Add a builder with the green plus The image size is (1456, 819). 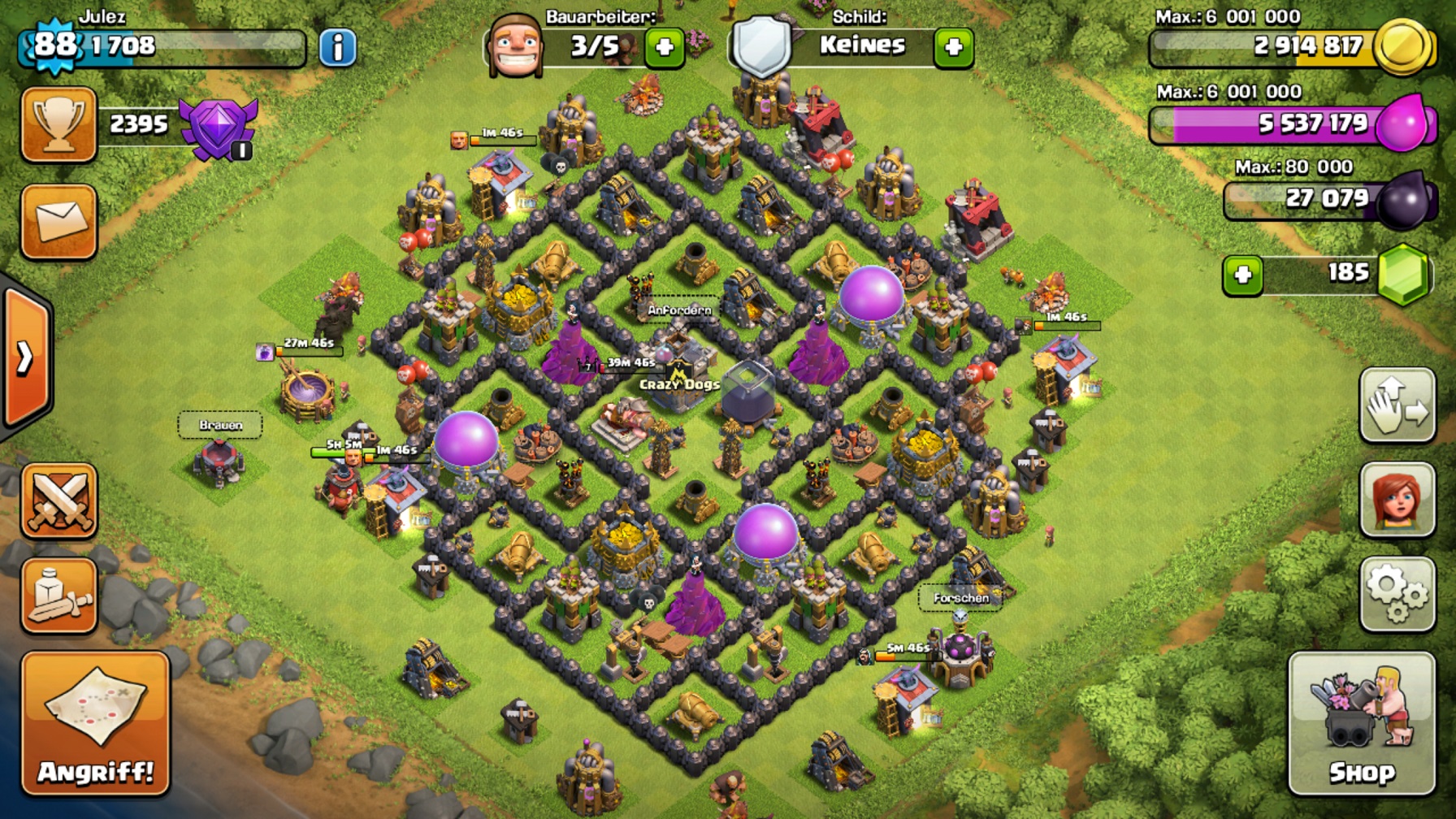pos(664,47)
